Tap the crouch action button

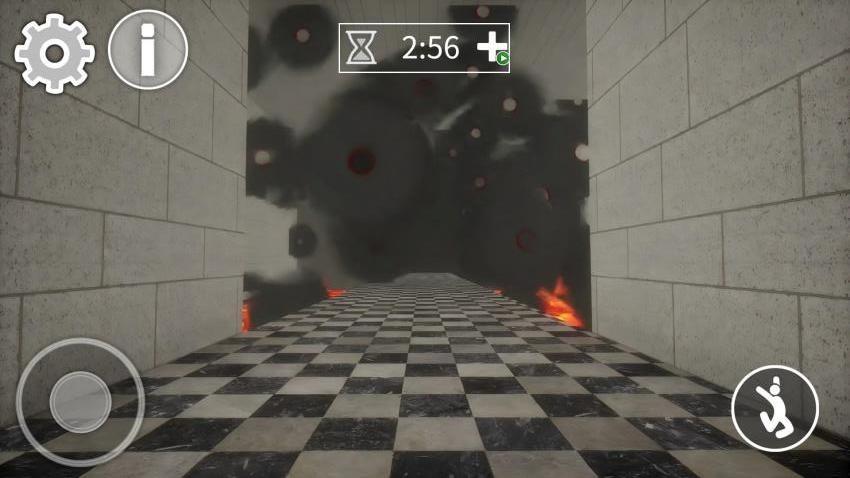tap(774, 408)
